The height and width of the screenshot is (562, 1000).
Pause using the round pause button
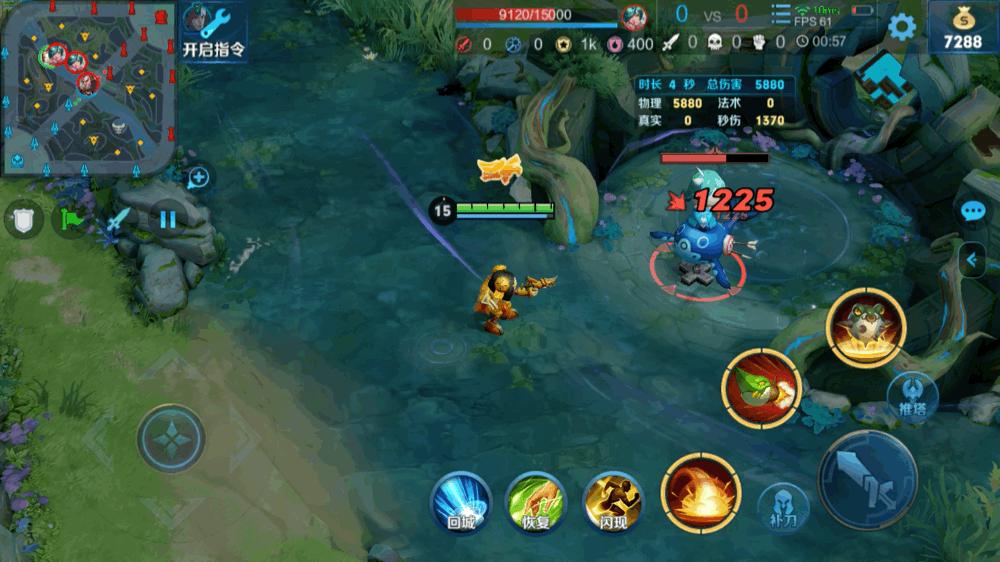(168, 218)
